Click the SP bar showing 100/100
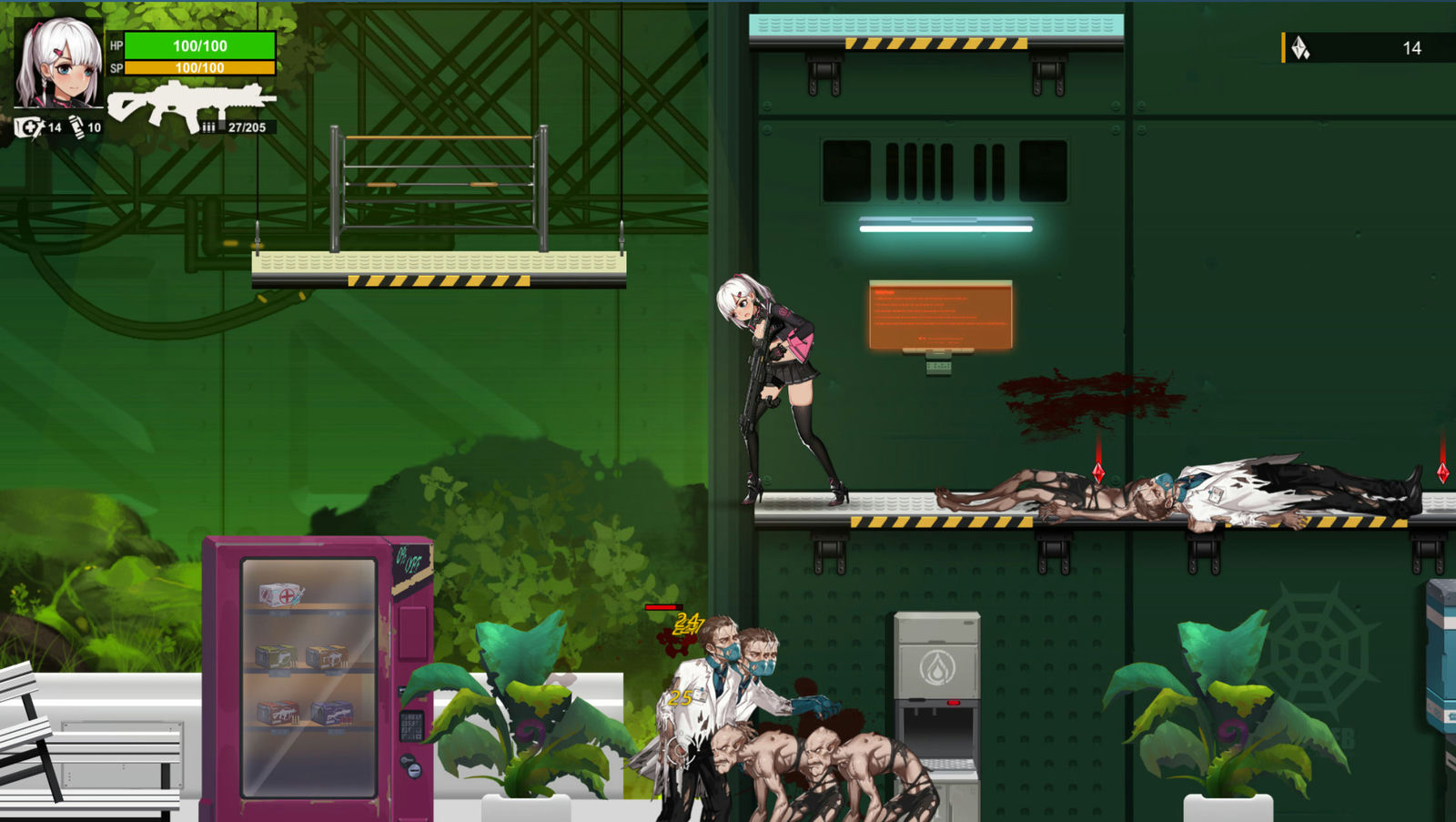Image resolution: width=1456 pixels, height=822 pixels. click(199, 66)
